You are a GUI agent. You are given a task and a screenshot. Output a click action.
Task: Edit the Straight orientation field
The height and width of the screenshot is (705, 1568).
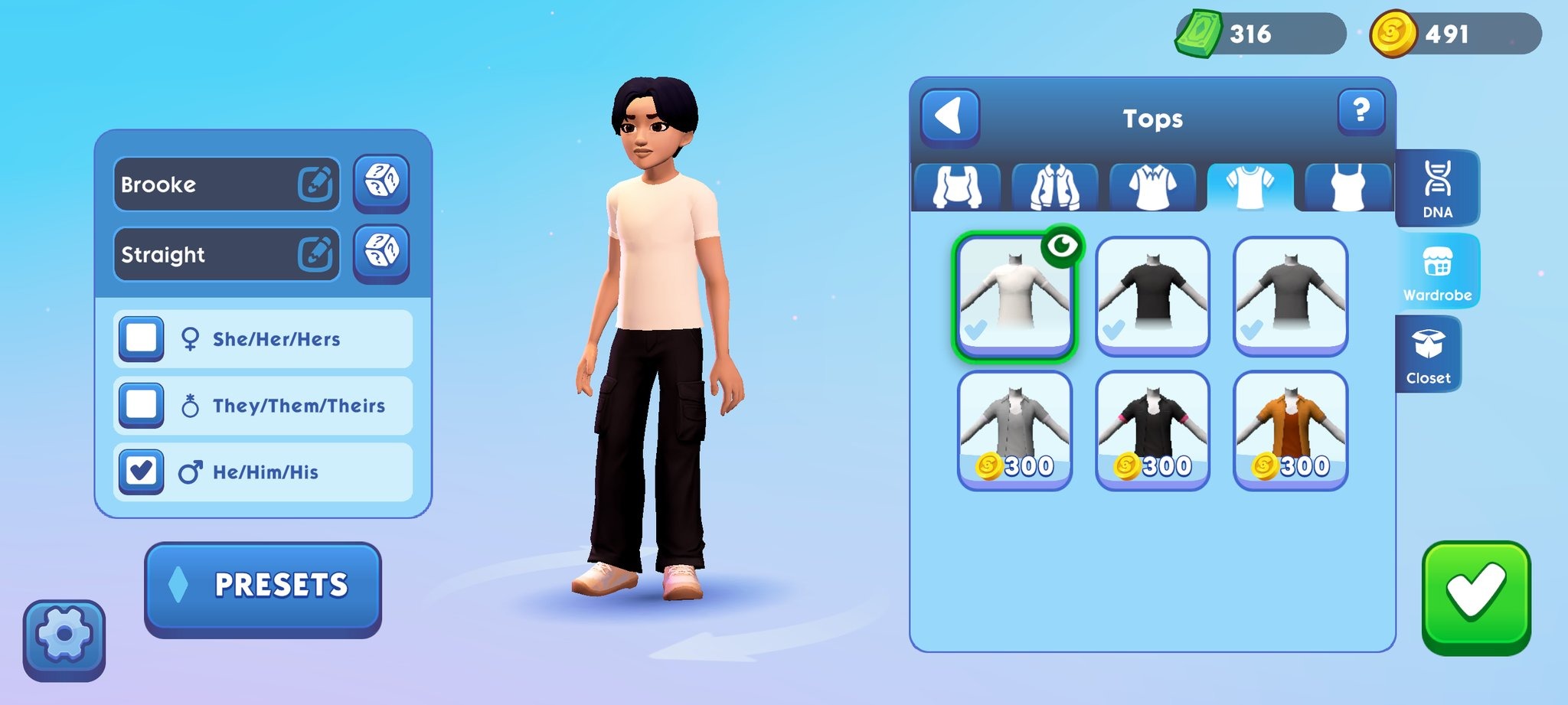point(315,253)
